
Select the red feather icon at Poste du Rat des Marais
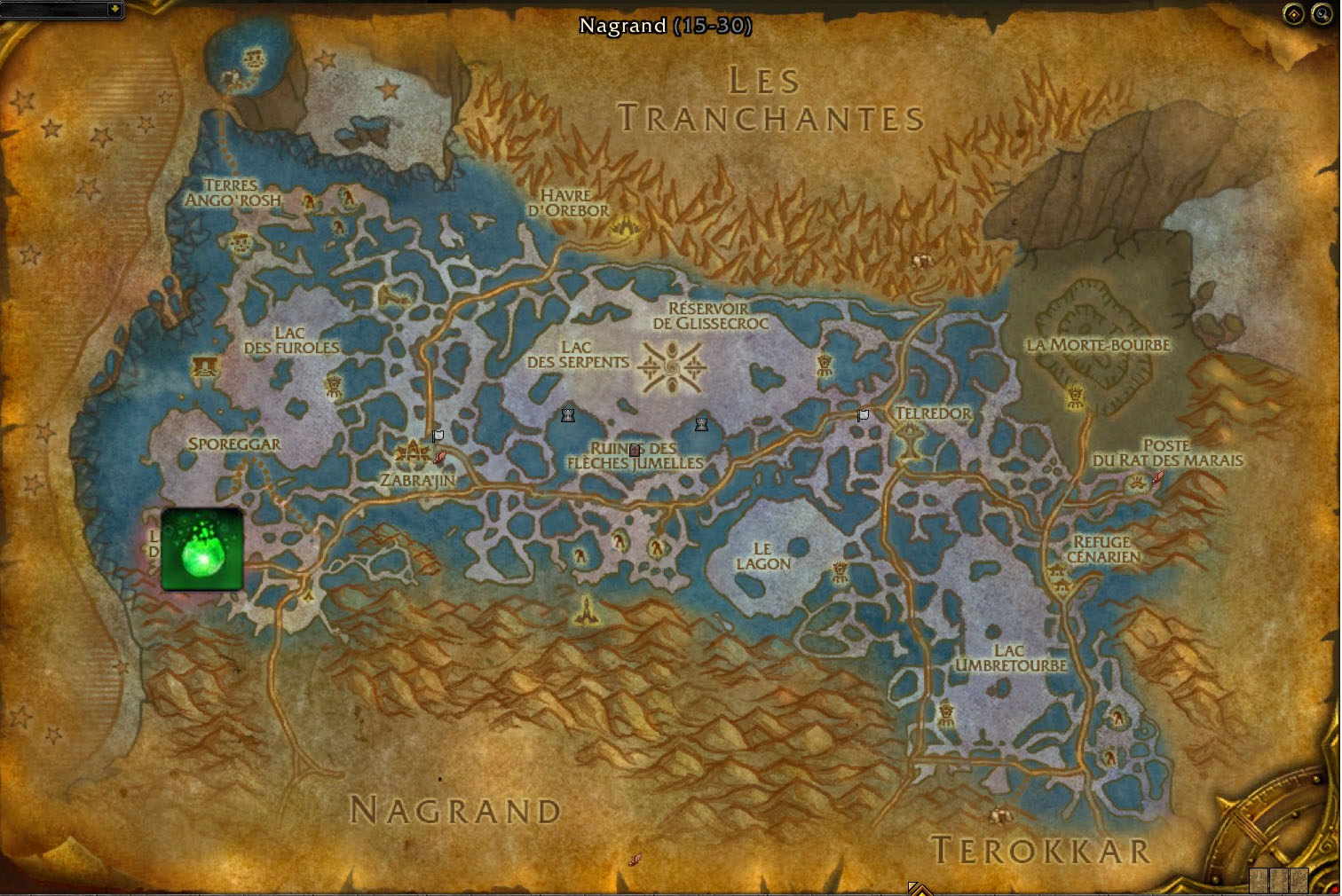tap(1157, 476)
